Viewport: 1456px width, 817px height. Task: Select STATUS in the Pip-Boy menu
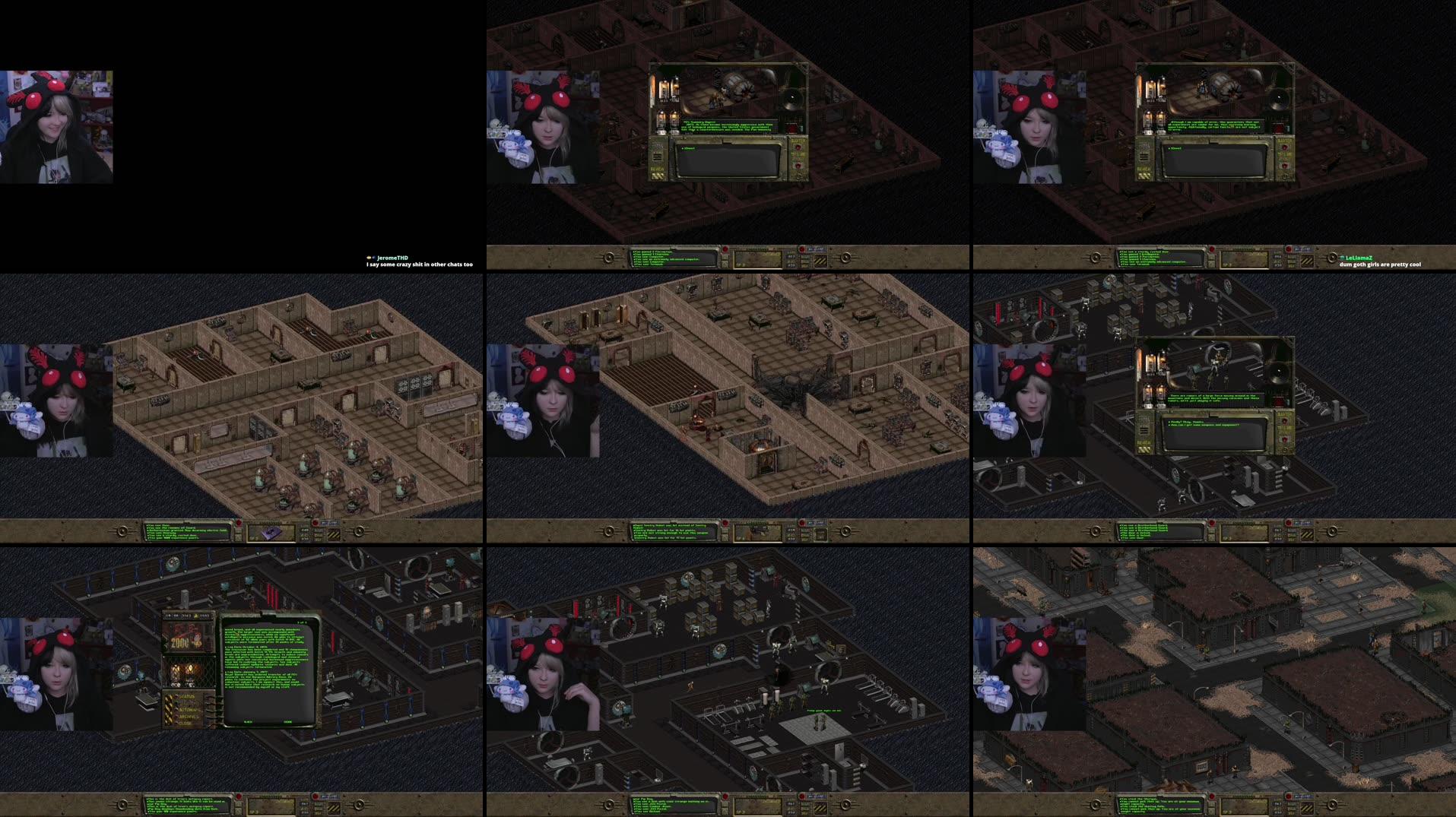coord(186,697)
